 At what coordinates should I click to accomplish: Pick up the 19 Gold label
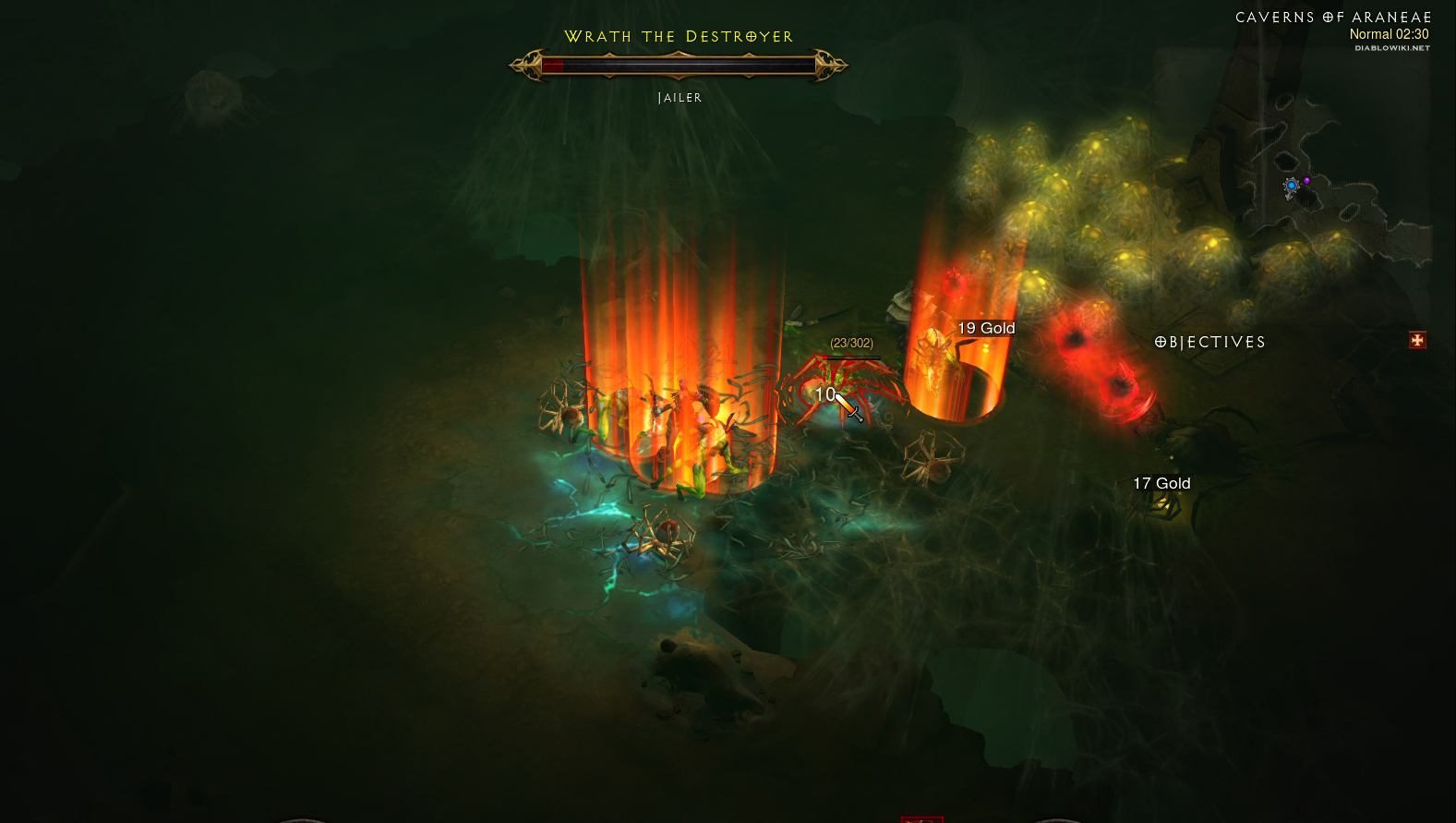click(986, 329)
